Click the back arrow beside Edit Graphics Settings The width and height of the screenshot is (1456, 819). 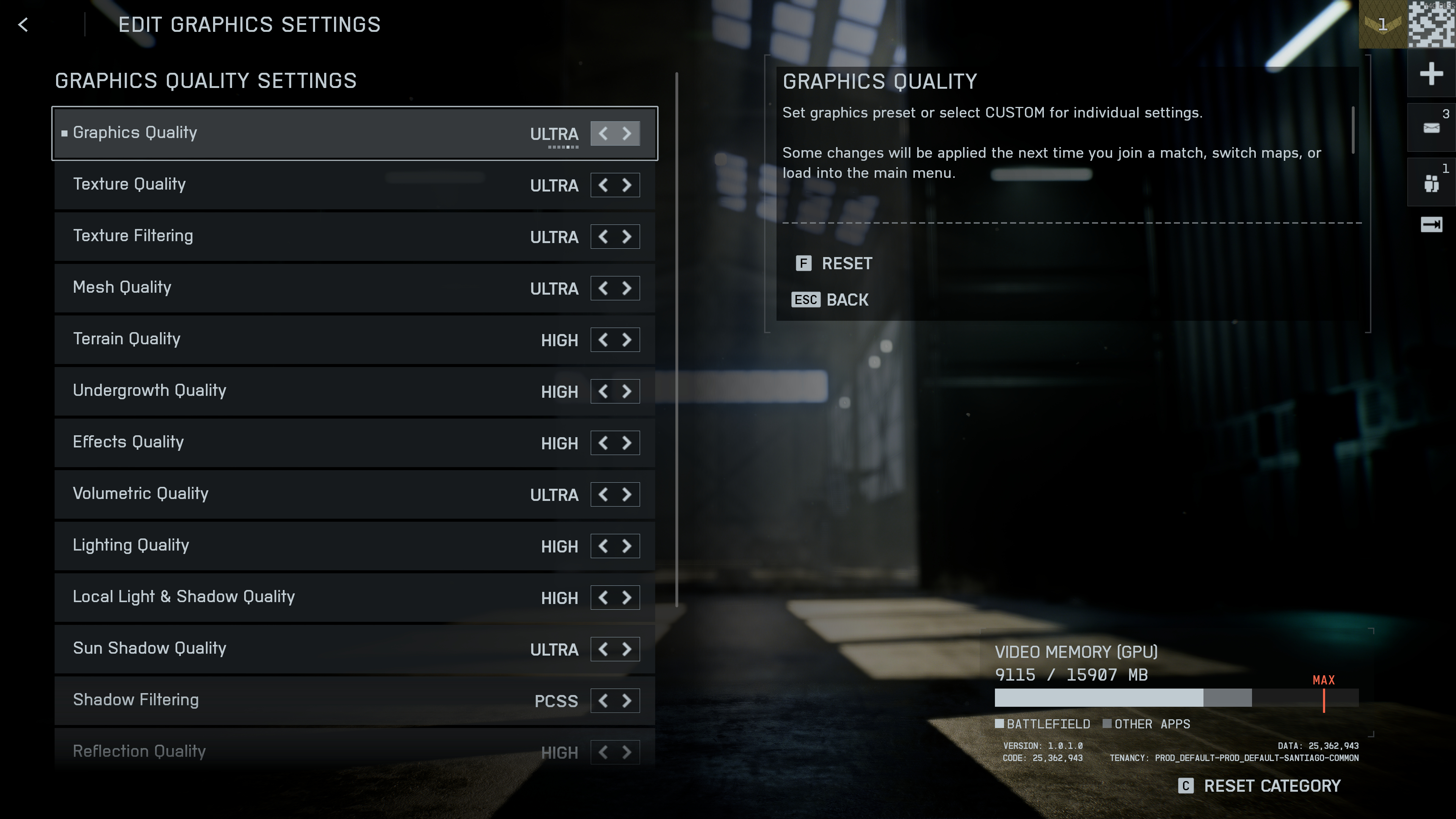[x=23, y=25]
